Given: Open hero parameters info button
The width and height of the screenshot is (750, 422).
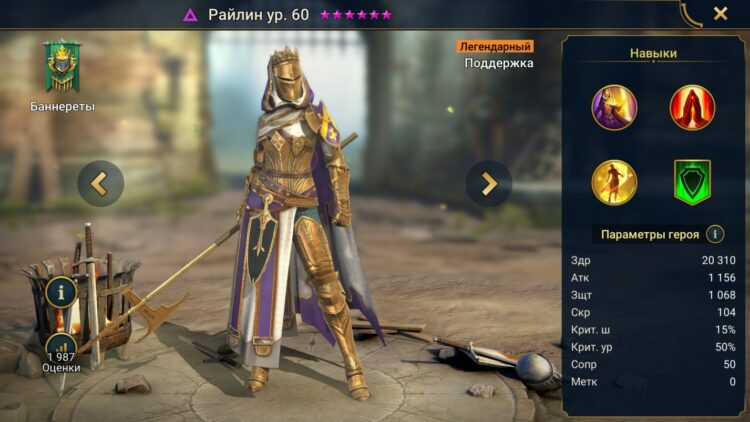Looking at the screenshot, I should click(715, 234).
